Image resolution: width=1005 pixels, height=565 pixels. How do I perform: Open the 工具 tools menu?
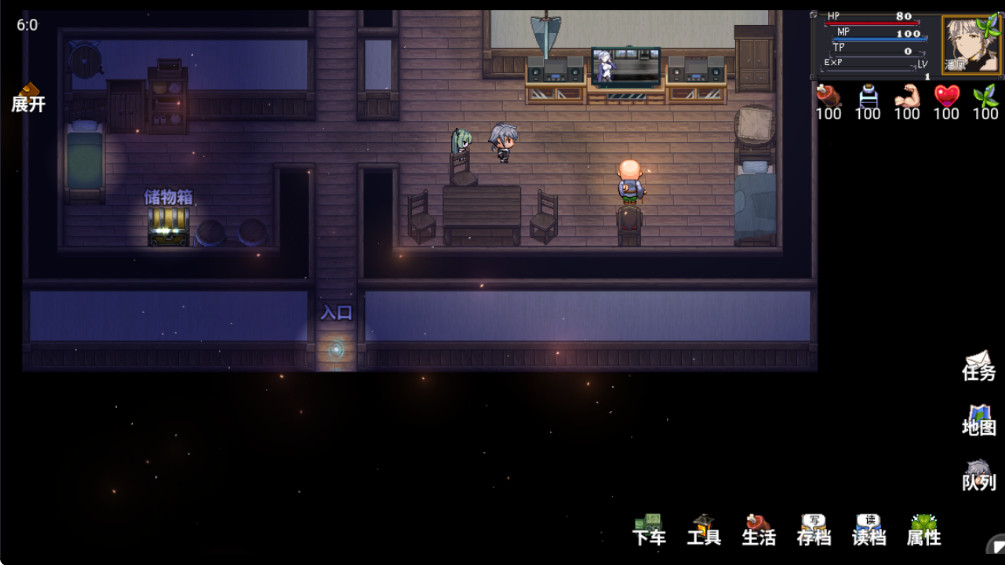(x=704, y=530)
